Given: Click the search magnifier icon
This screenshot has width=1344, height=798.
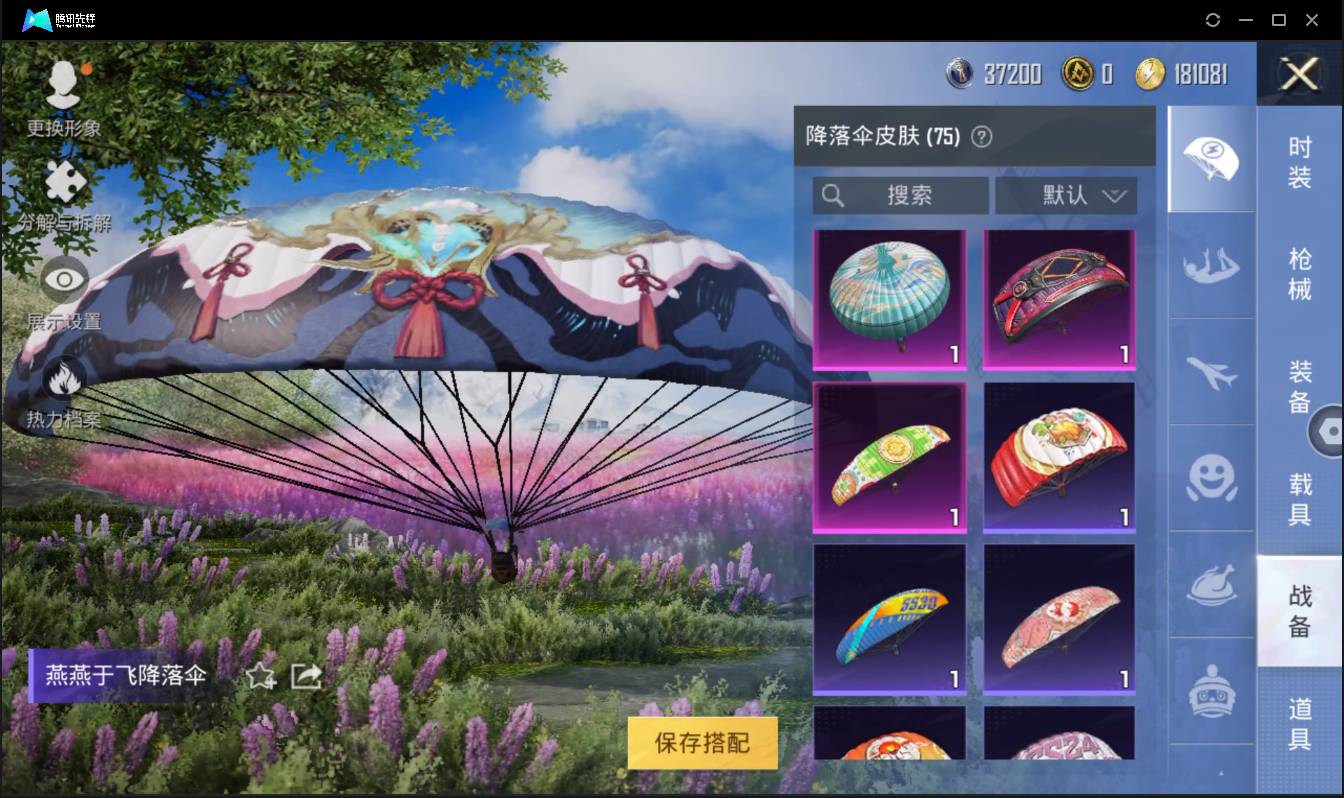Looking at the screenshot, I should click(834, 196).
